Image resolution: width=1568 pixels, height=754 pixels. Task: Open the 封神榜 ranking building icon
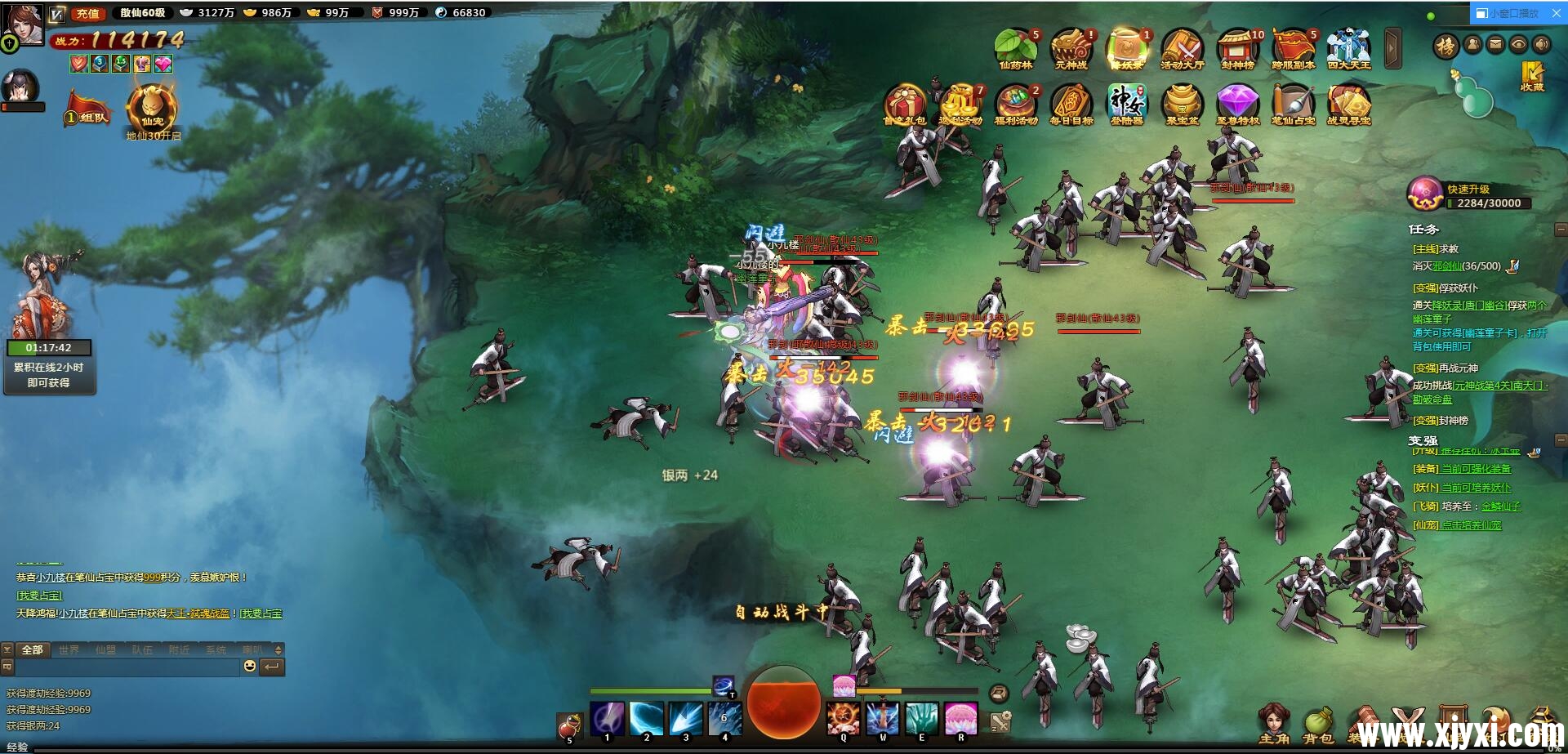coord(1237,47)
